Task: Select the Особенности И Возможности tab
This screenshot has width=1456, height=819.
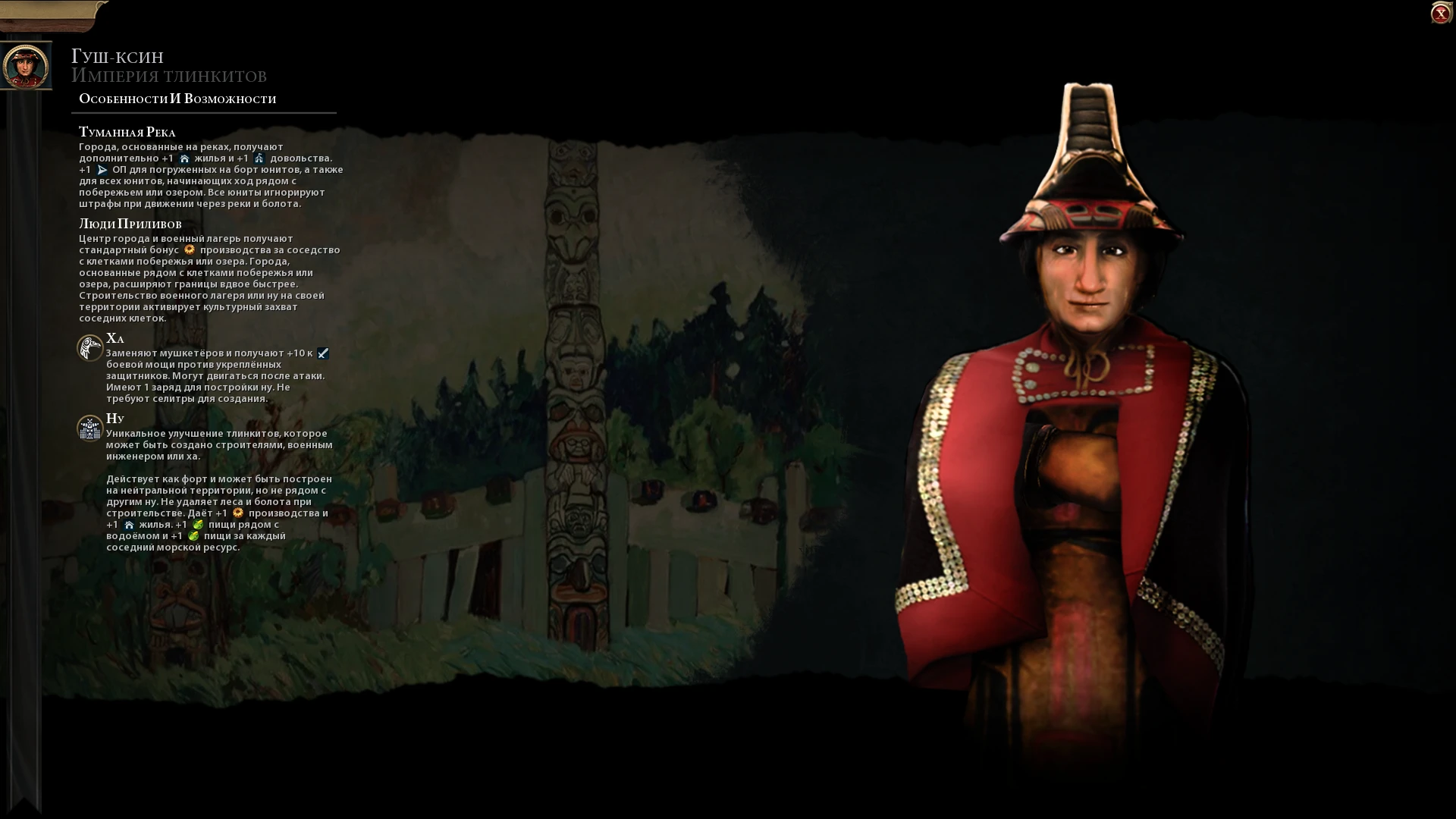Action: (x=176, y=98)
